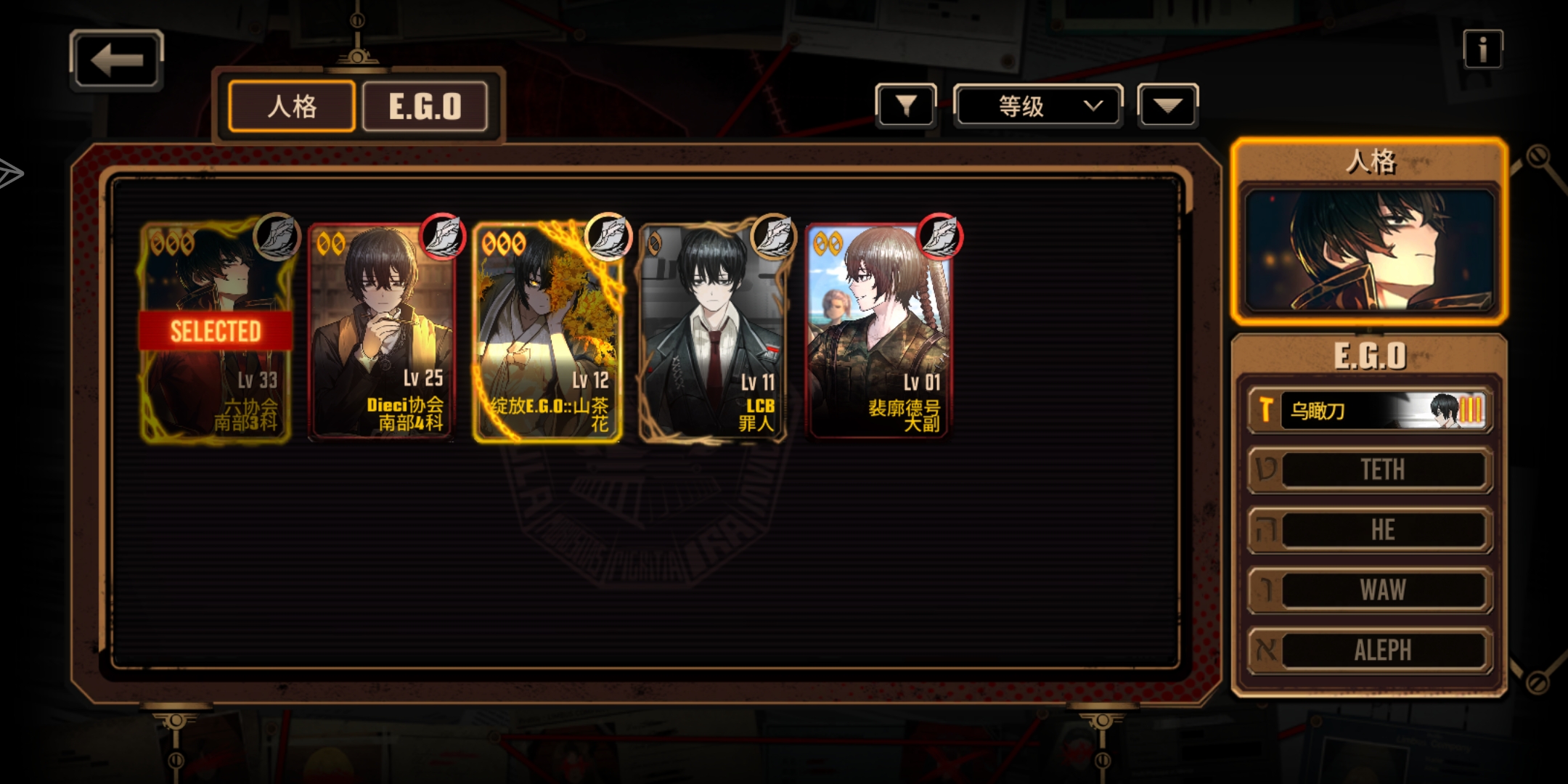
Task: Go back with the arrow button
Action: click(x=116, y=60)
